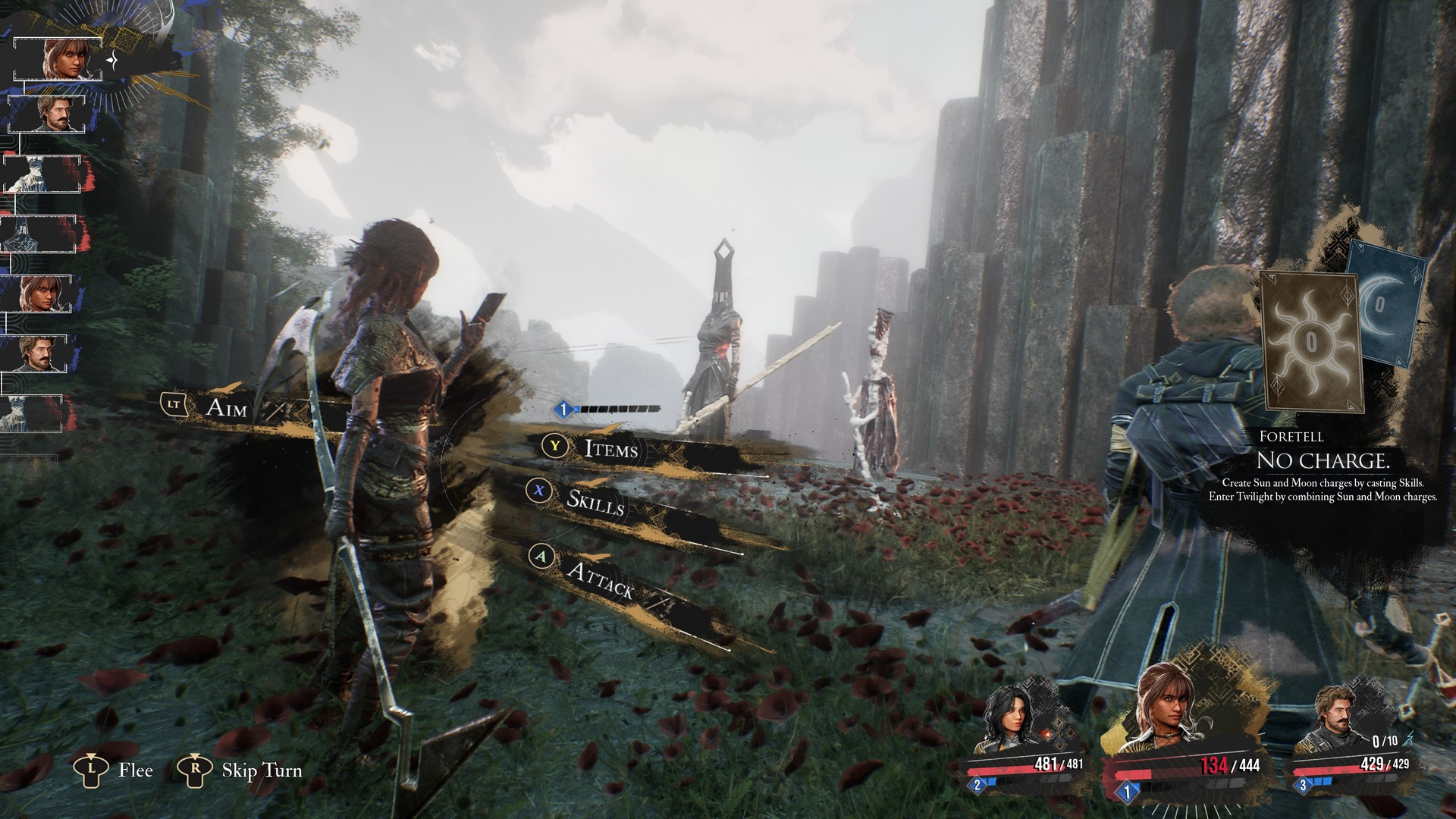Screen dimensions: 1456x819
Task: Flee from the battle
Action: (135, 770)
